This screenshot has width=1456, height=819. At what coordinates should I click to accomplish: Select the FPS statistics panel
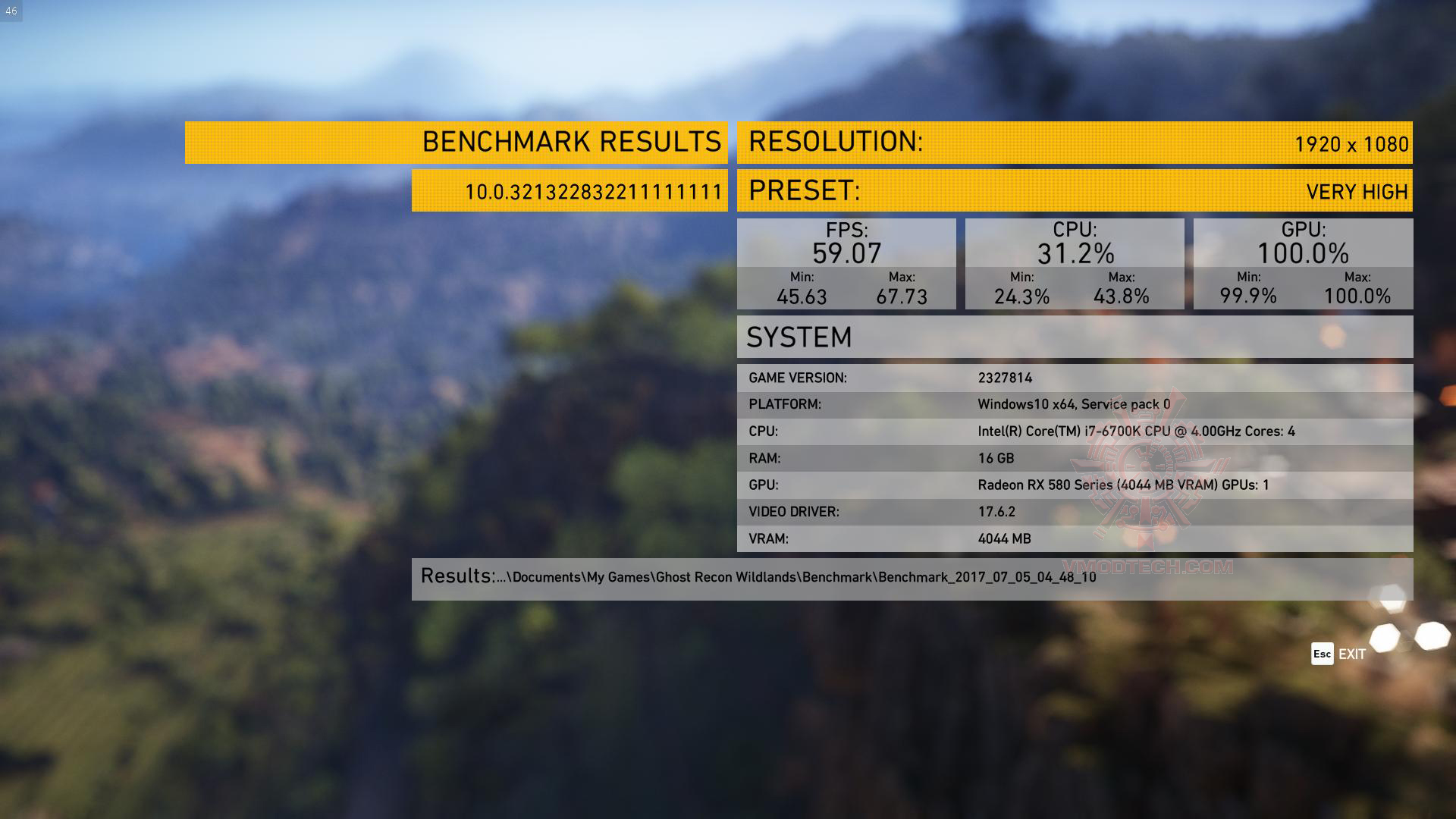(847, 264)
